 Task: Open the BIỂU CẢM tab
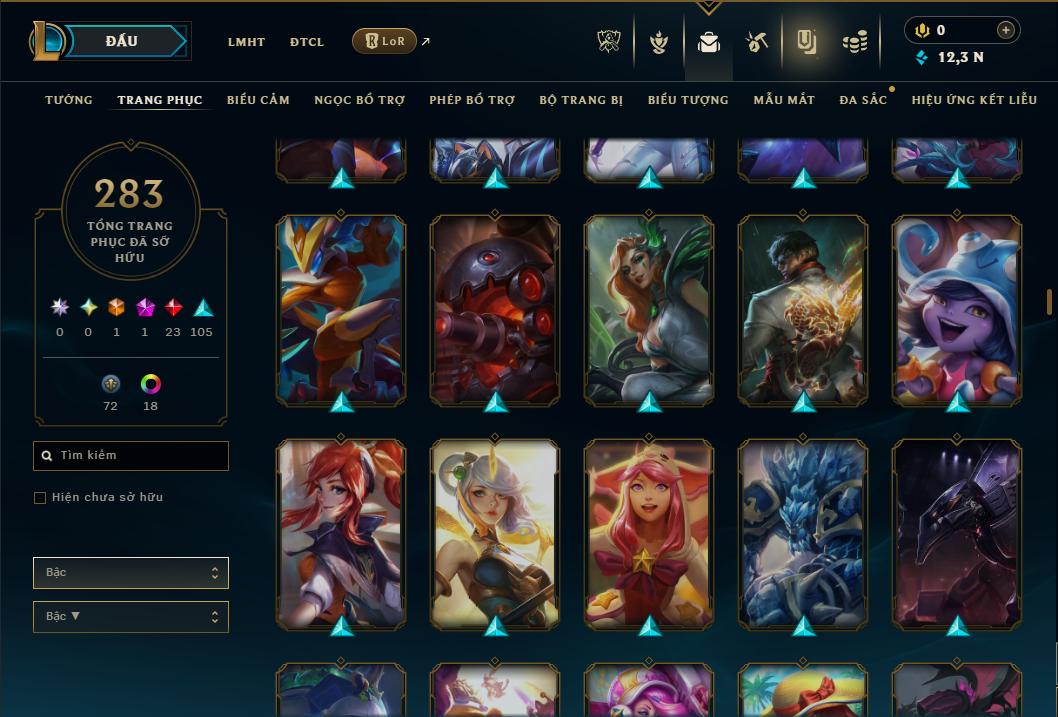(258, 100)
